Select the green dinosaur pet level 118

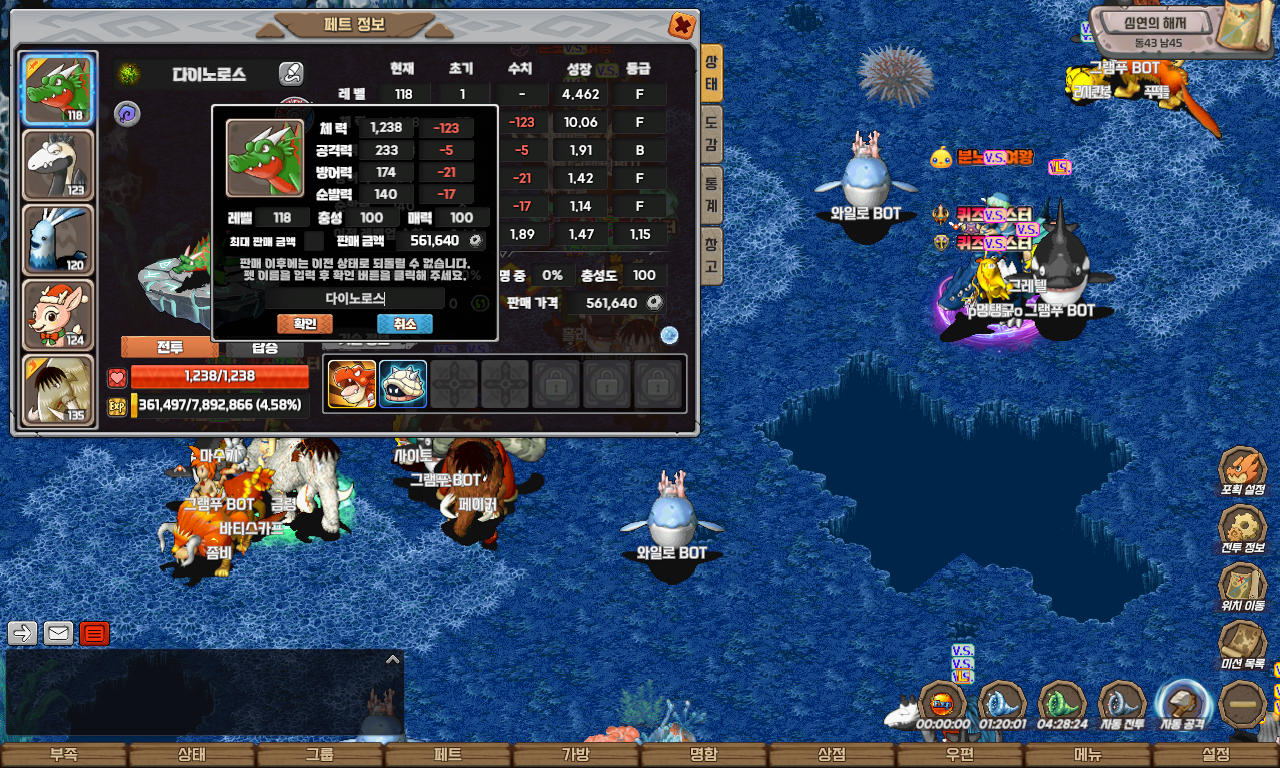pos(58,90)
